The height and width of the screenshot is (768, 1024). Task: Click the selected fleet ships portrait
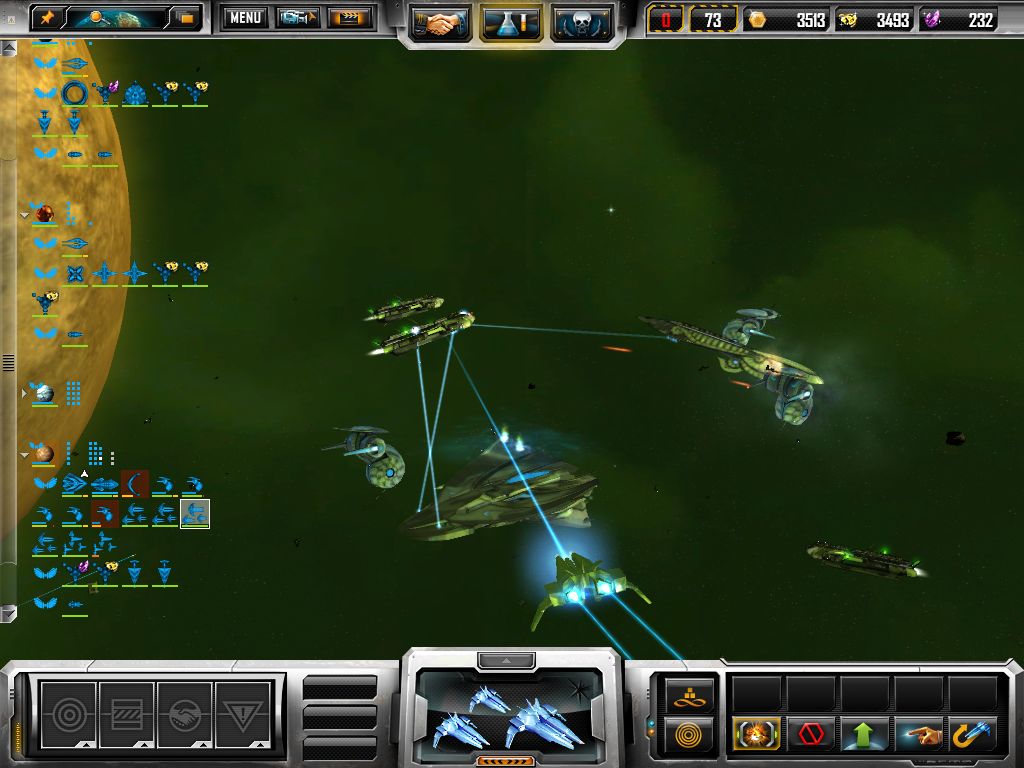pyautogui.click(x=510, y=712)
